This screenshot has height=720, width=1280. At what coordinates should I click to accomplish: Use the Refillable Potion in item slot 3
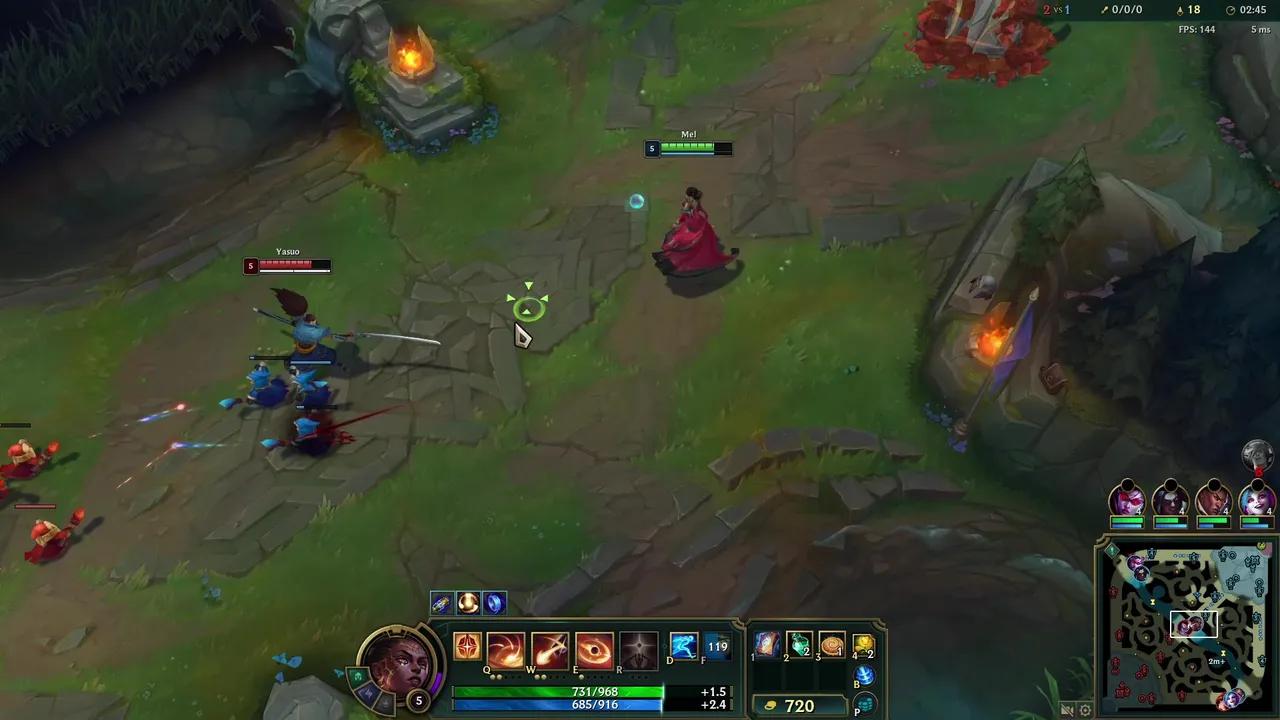pyautogui.click(x=832, y=645)
